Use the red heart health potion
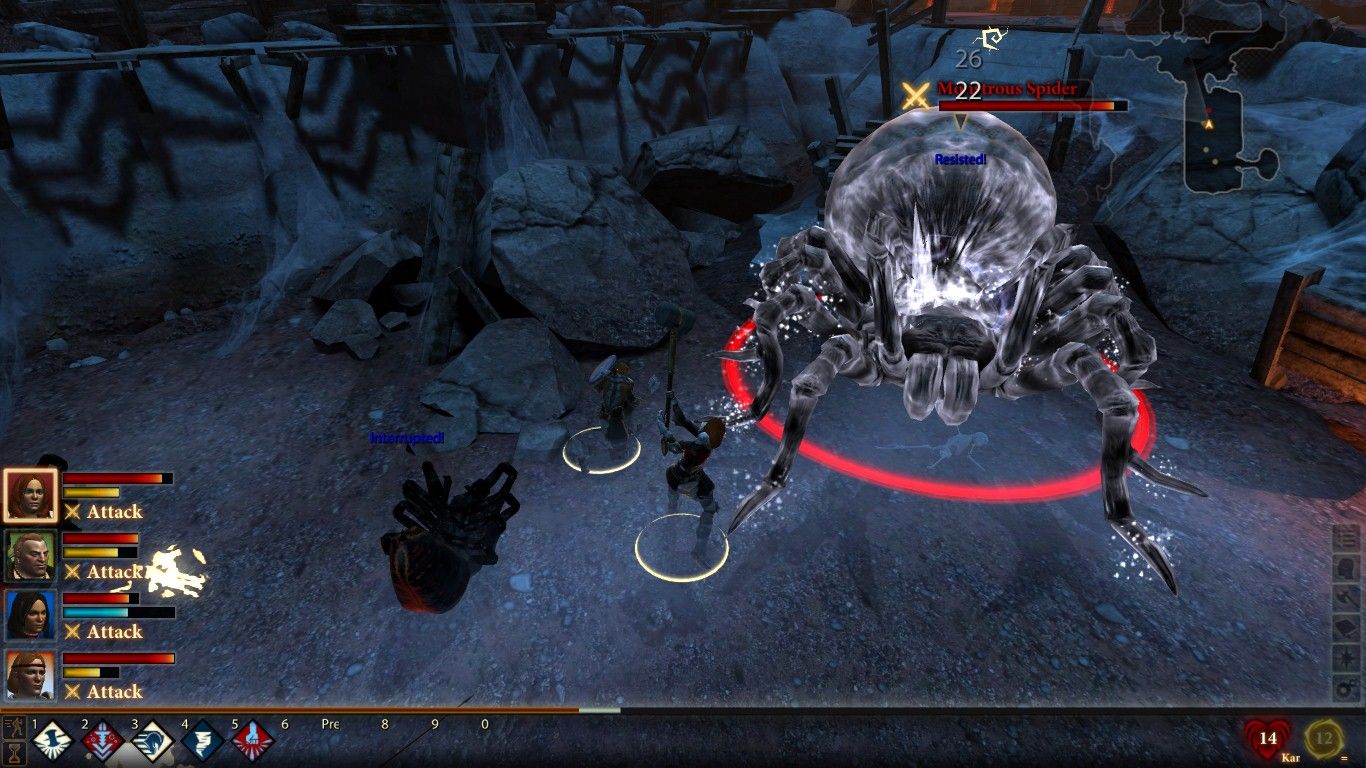Image resolution: width=1366 pixels, height=768 pixels. 1267,740
